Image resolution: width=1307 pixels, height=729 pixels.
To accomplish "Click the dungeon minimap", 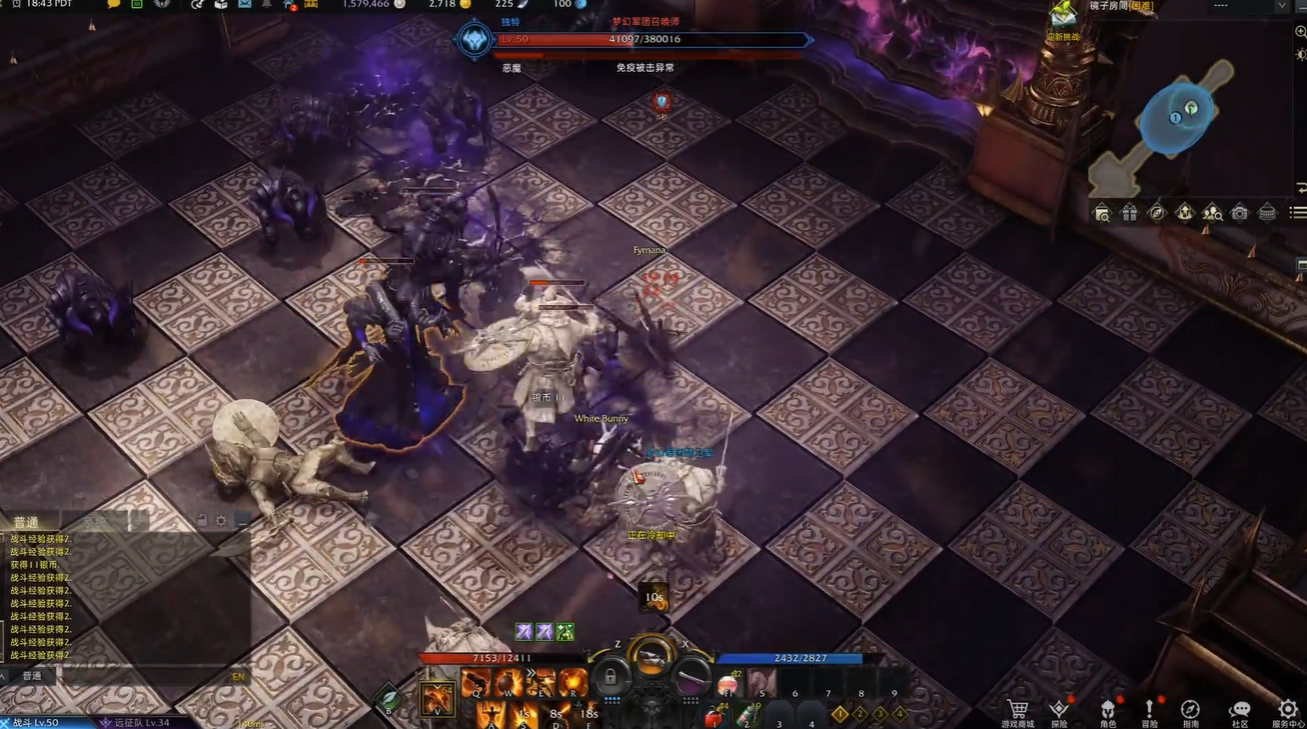I will click(x=1176, y=122).
